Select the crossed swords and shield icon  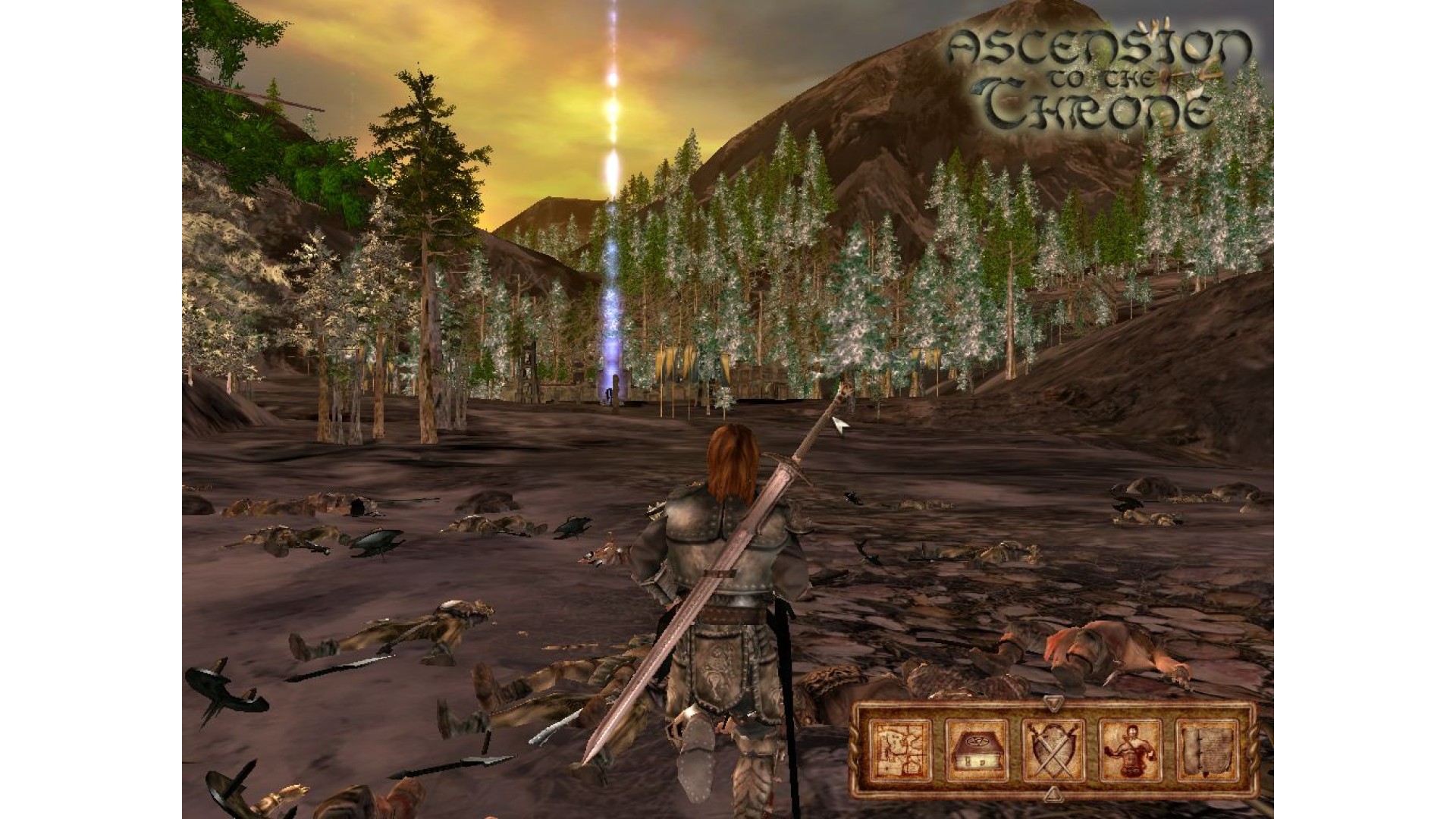(1053, 750)
